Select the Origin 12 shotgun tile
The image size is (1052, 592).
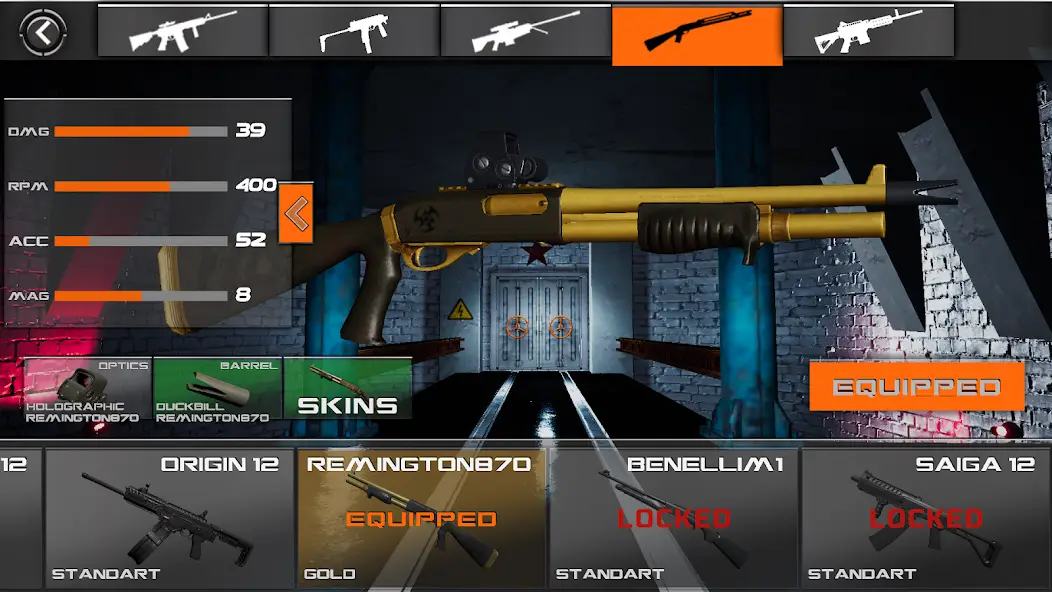click(170, 517)
